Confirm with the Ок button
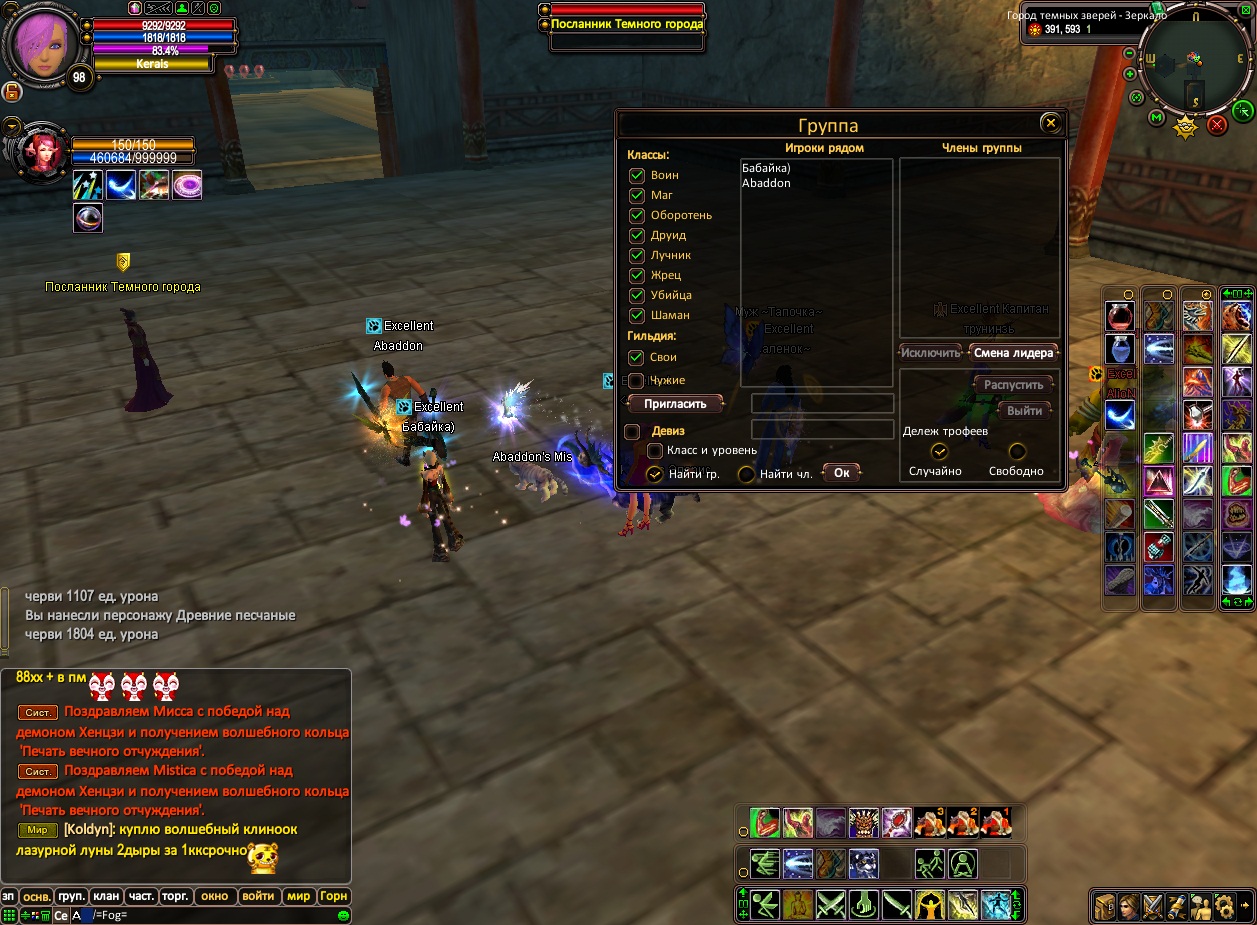Viewport: 1257px width, 925px height. [841, 473]
